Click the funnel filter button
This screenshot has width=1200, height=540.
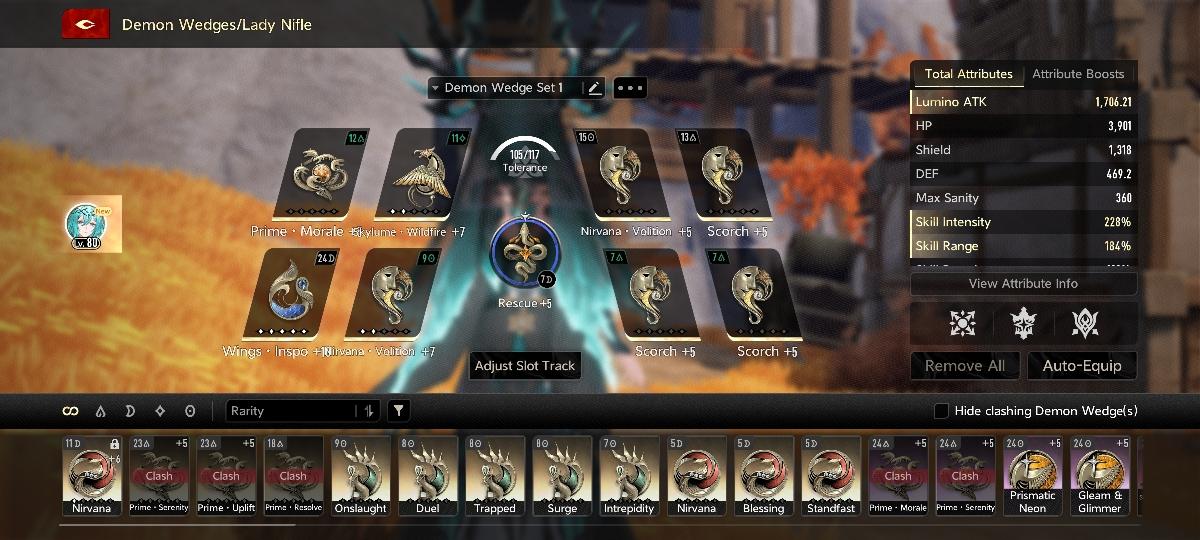(x=398, y=411)
